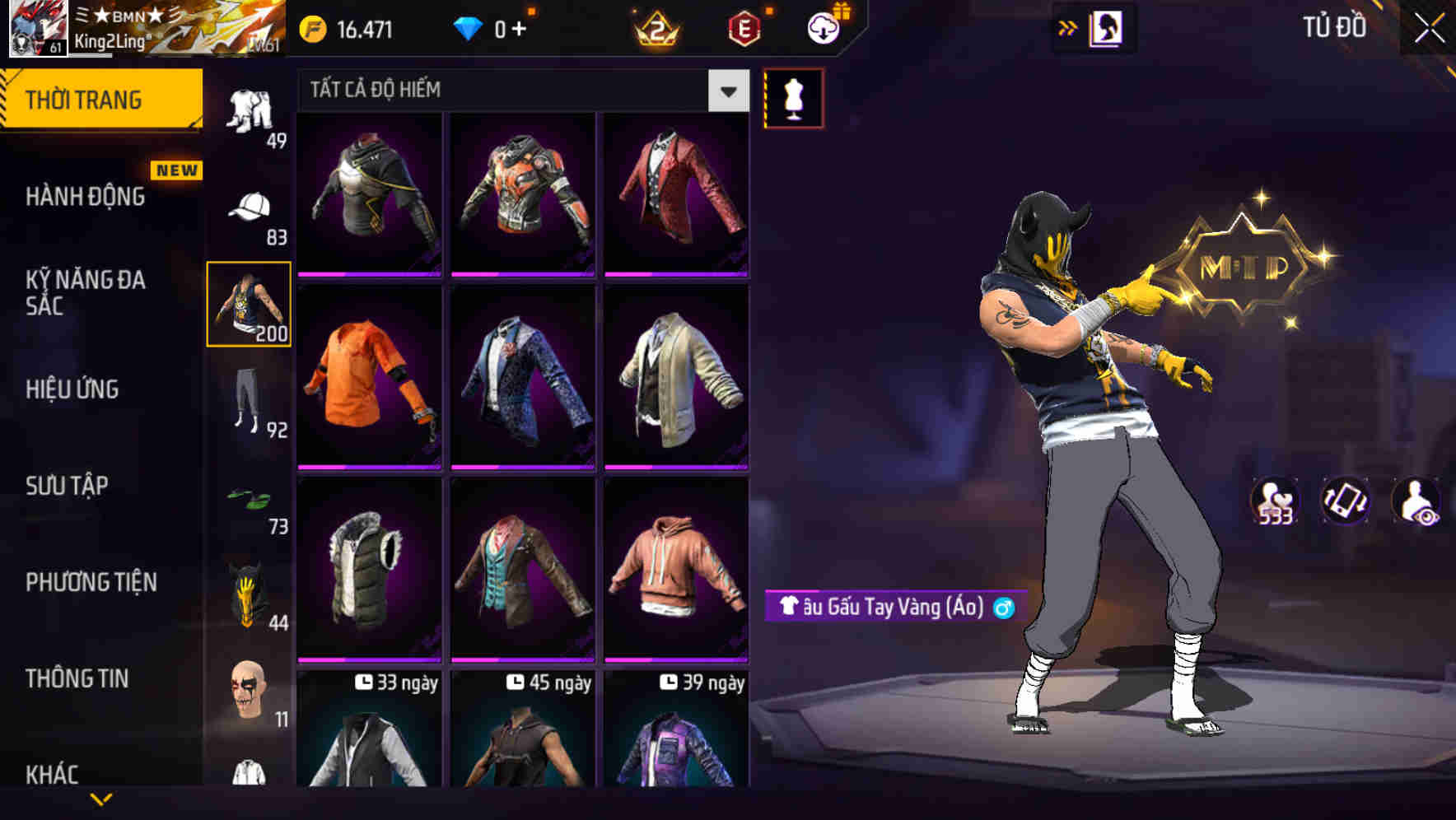The width and height of the screenshot is (1456, 820).
Task: Expand the arrows icon beside wardrobe preview
Action: (x=1069, y=26)
